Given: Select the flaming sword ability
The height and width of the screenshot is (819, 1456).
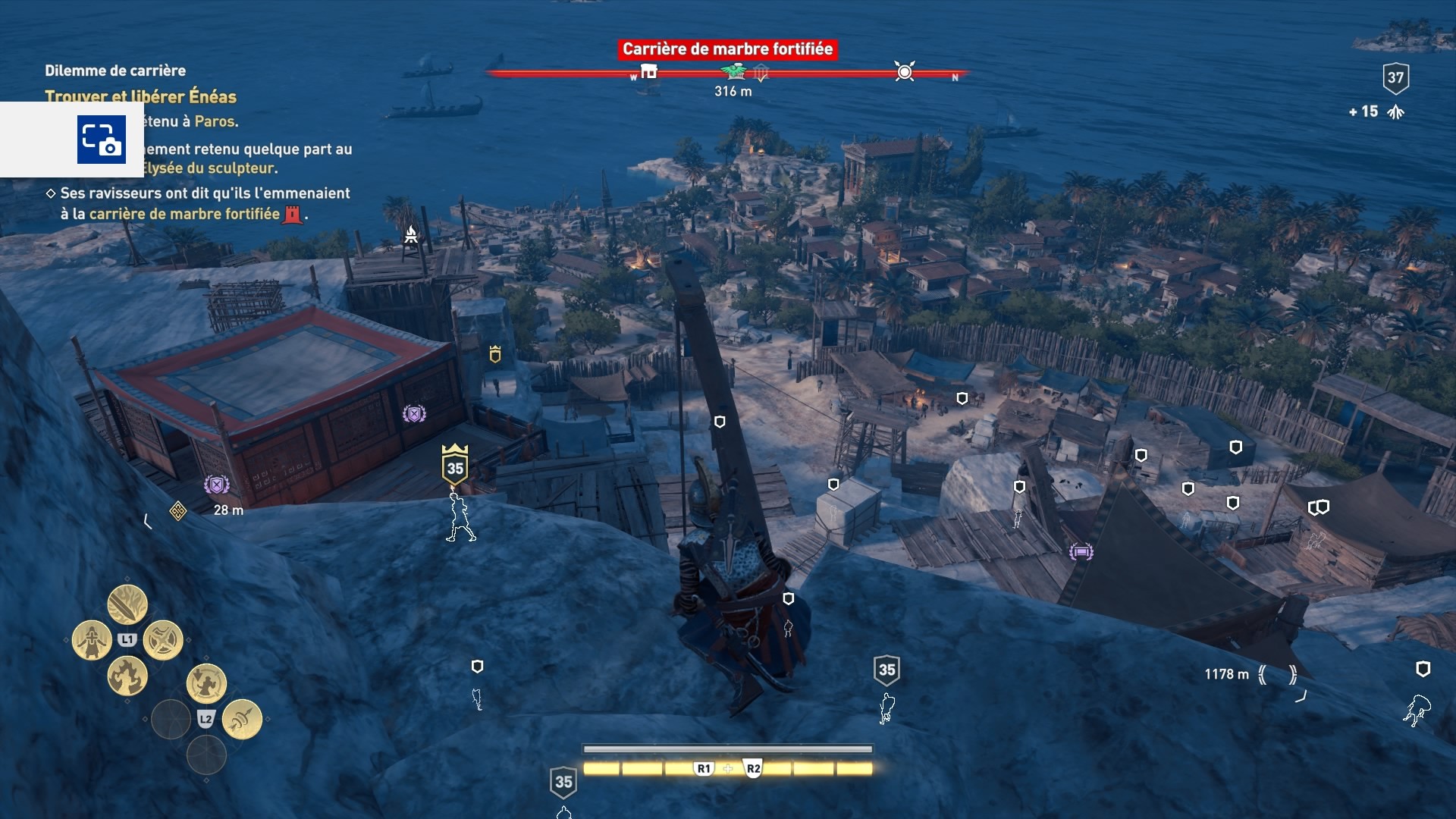Looking at the screenshot, I should pos(127,604).
